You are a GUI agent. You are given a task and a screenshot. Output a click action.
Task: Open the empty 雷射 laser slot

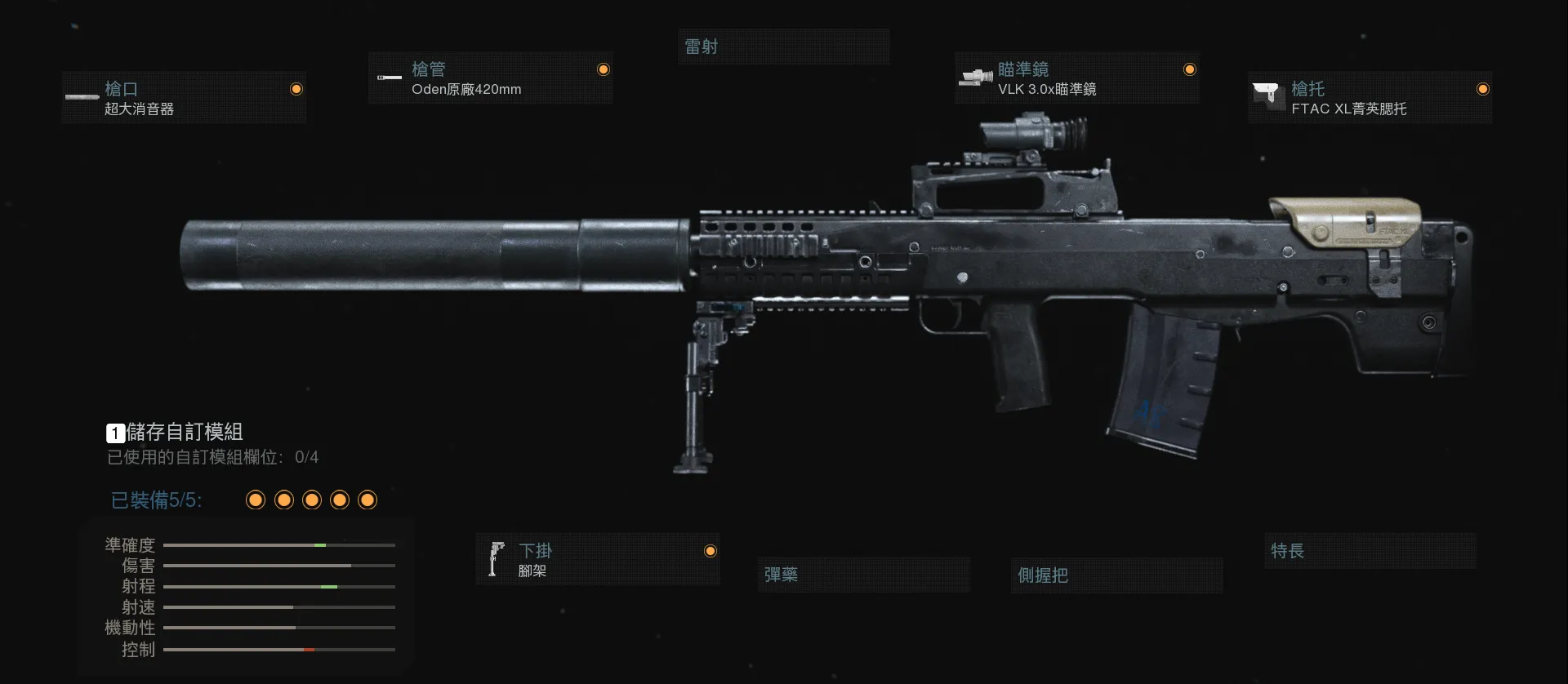coord(783,47)
